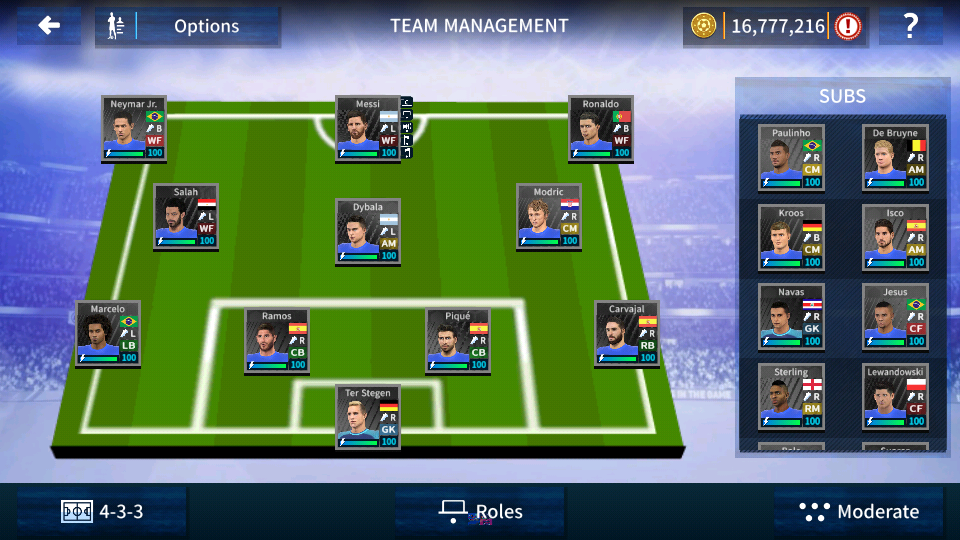960x540 pixels.
Task: Change the Moderate playing style
Action: (x=859, y=512)
